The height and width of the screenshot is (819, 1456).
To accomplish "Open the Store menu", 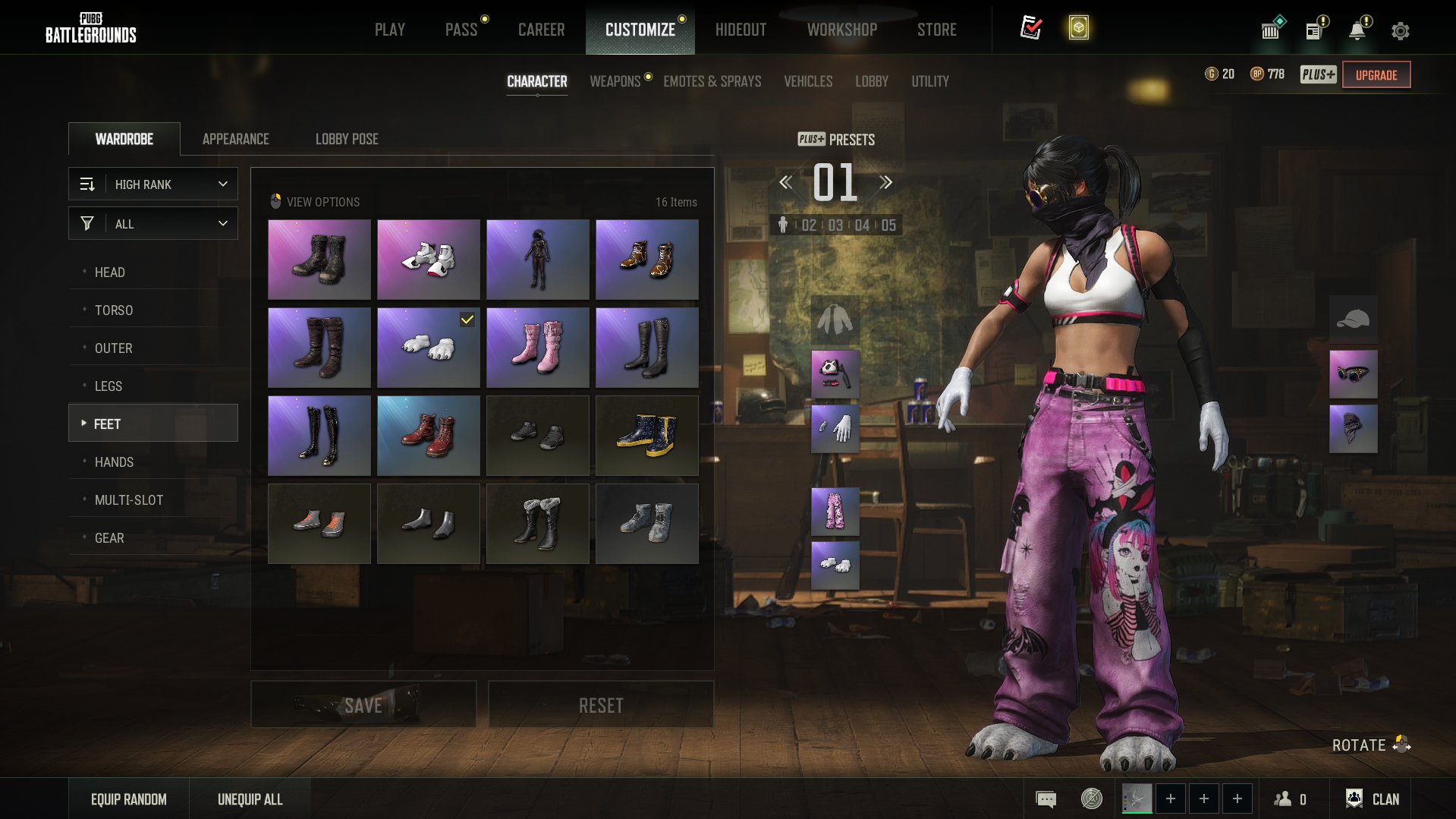I will point(936,30).
